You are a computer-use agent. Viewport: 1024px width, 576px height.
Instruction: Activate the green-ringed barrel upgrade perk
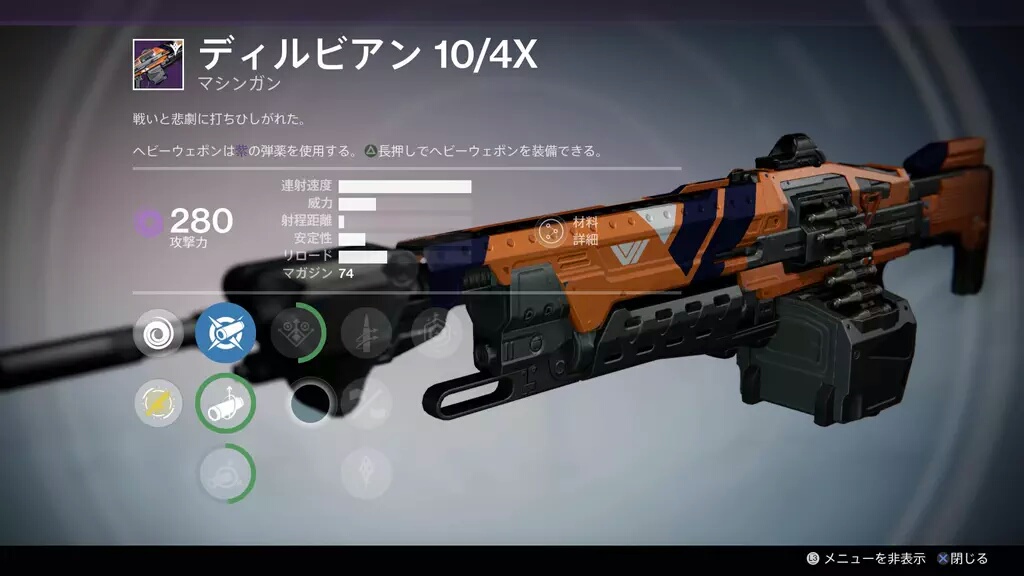pyautogui.click(x=225, y=403)
